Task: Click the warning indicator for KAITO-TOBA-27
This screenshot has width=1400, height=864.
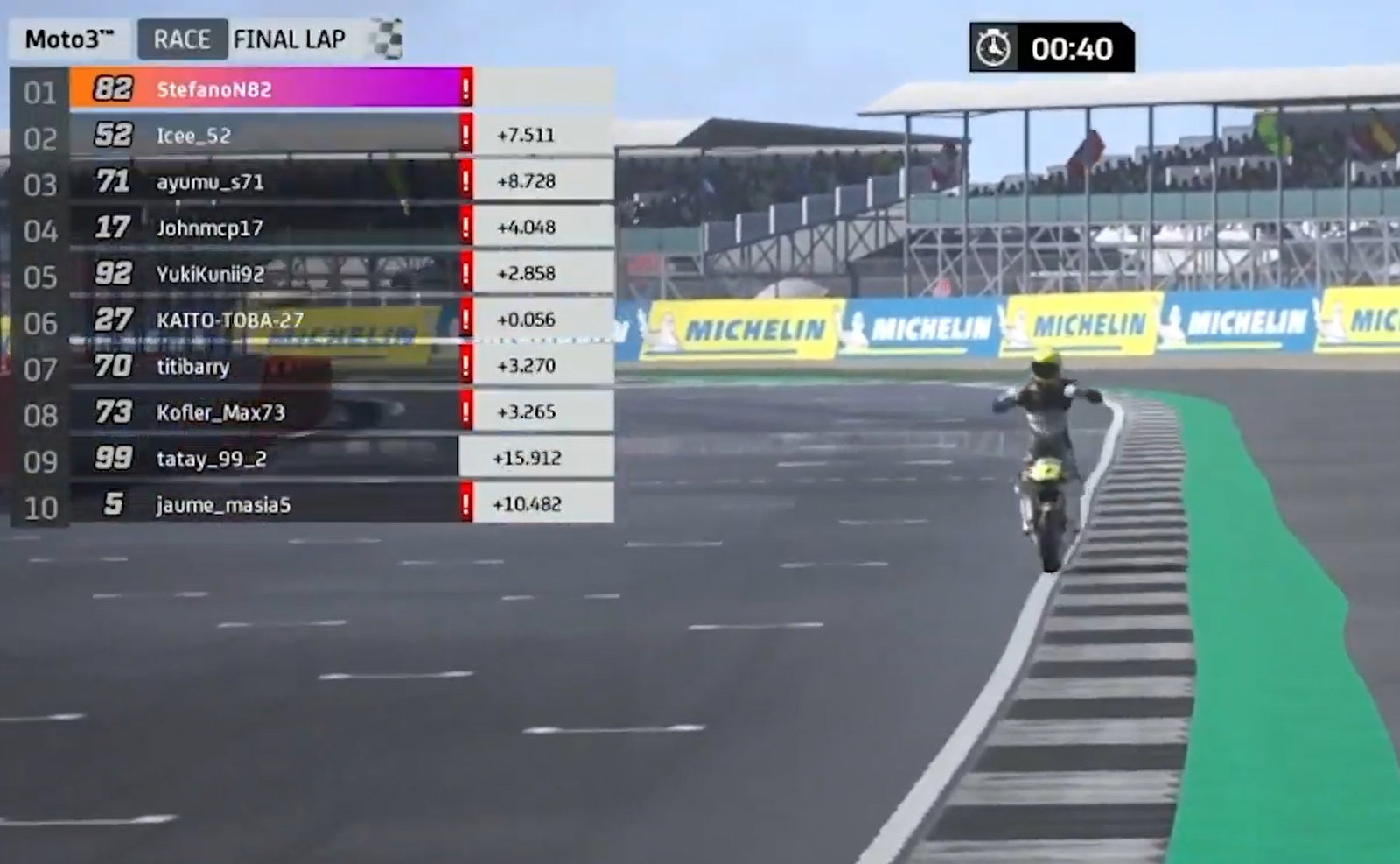Action: click(x=466, y=320)
